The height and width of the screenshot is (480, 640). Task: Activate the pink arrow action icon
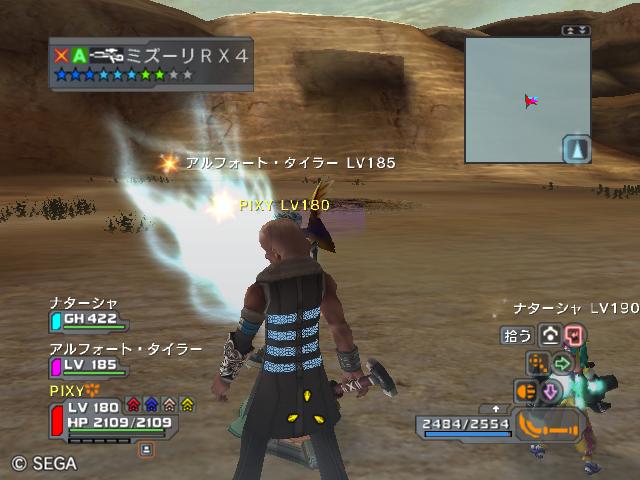tap(573, 335)
